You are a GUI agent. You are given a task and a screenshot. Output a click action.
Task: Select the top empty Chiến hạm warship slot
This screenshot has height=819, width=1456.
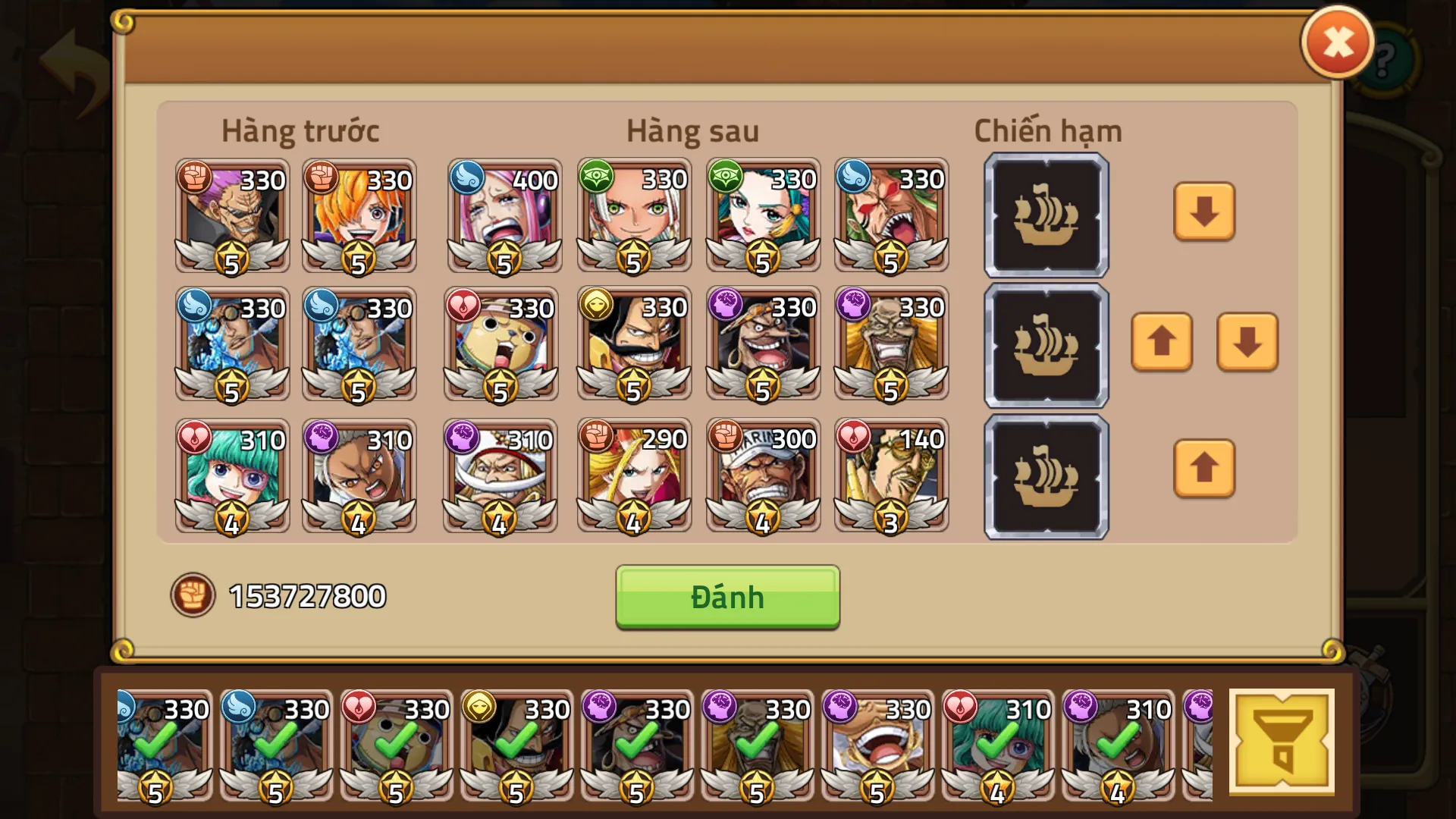(x=1045, y=216)
